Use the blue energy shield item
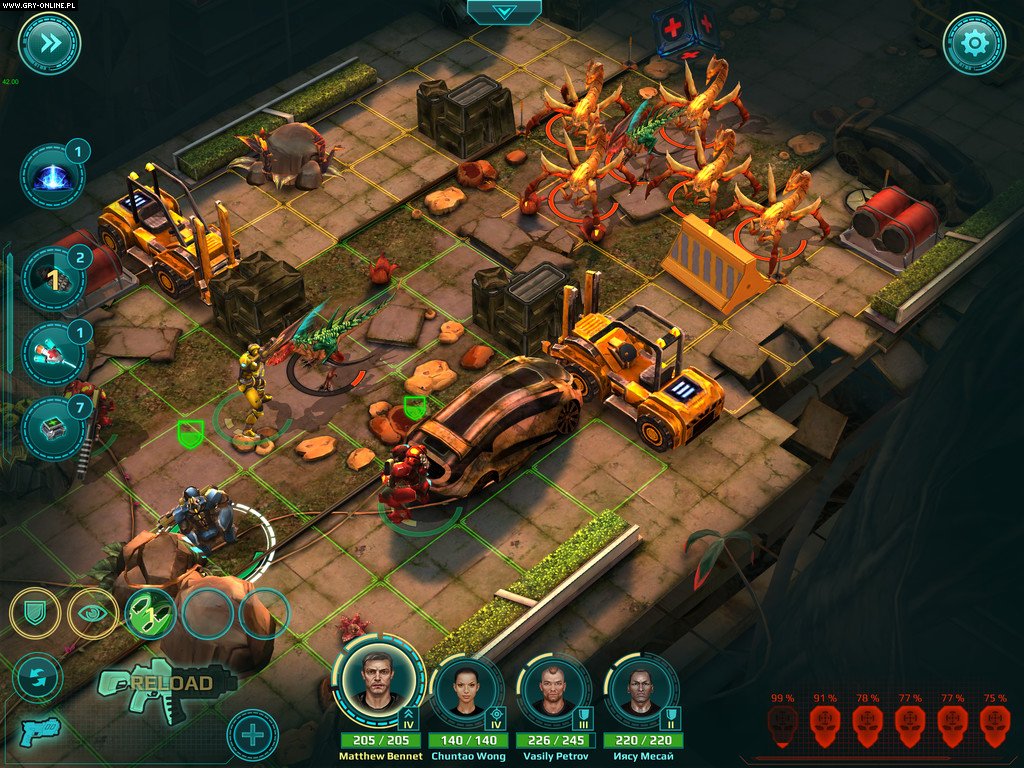 [52, 176]
